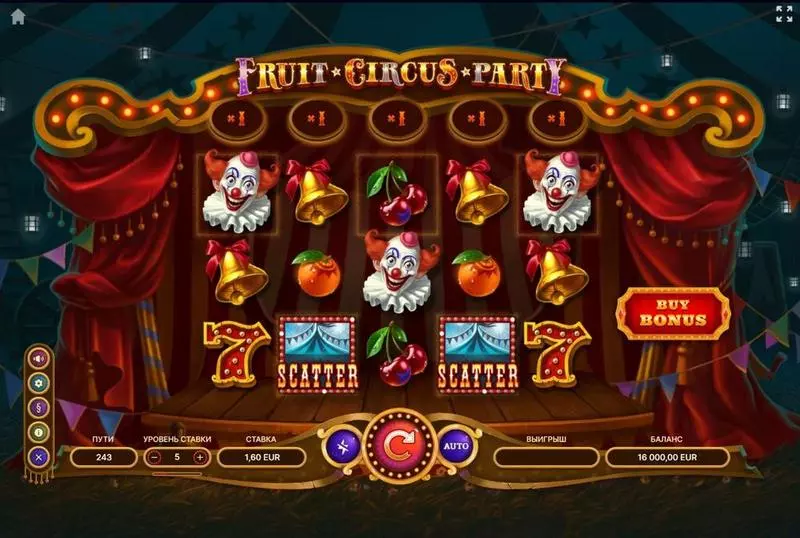Open the game rules section icon
The width and height of the screenshot is (800, 538).
[40, 407]
